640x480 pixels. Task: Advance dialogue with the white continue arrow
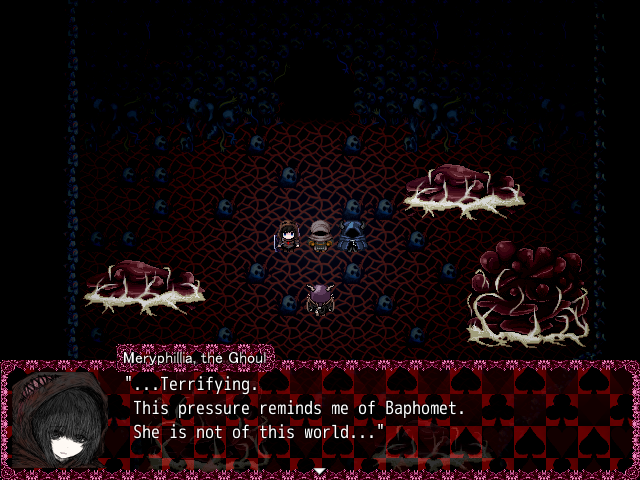[319, 470]
